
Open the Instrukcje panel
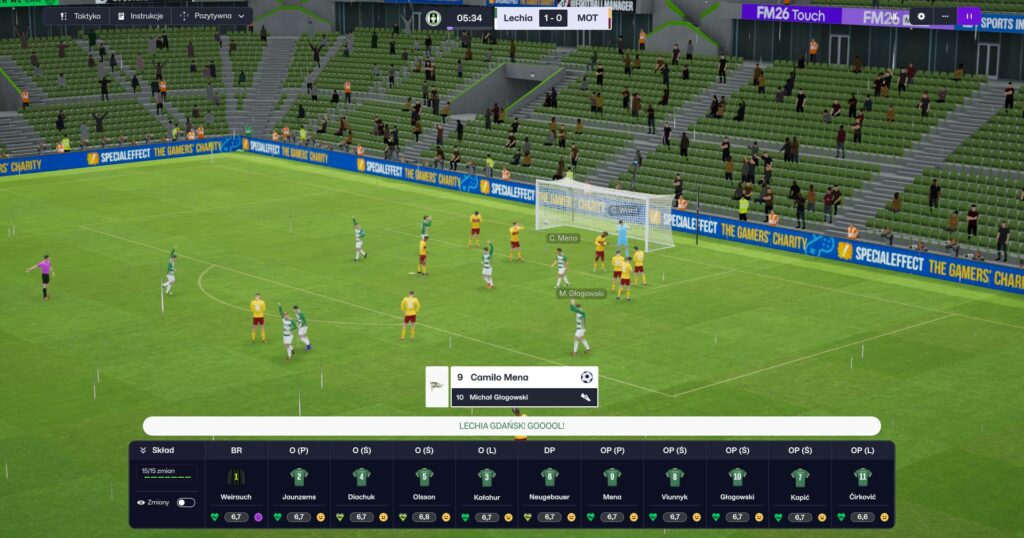tap(140, 16)
